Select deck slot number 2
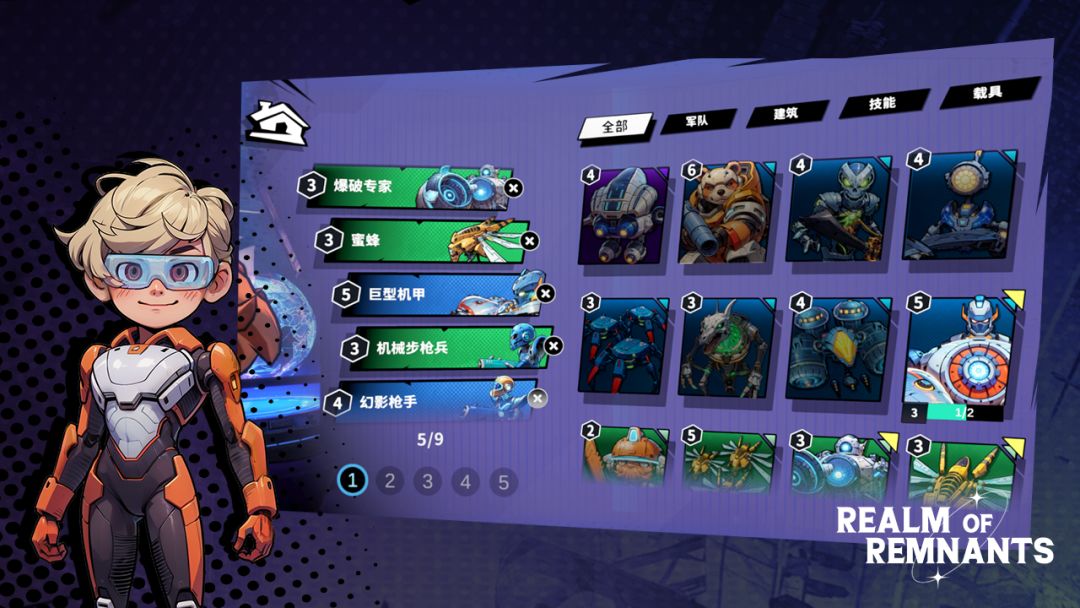This screenshot has height=608, width=1080. click(x=389, y=481)
